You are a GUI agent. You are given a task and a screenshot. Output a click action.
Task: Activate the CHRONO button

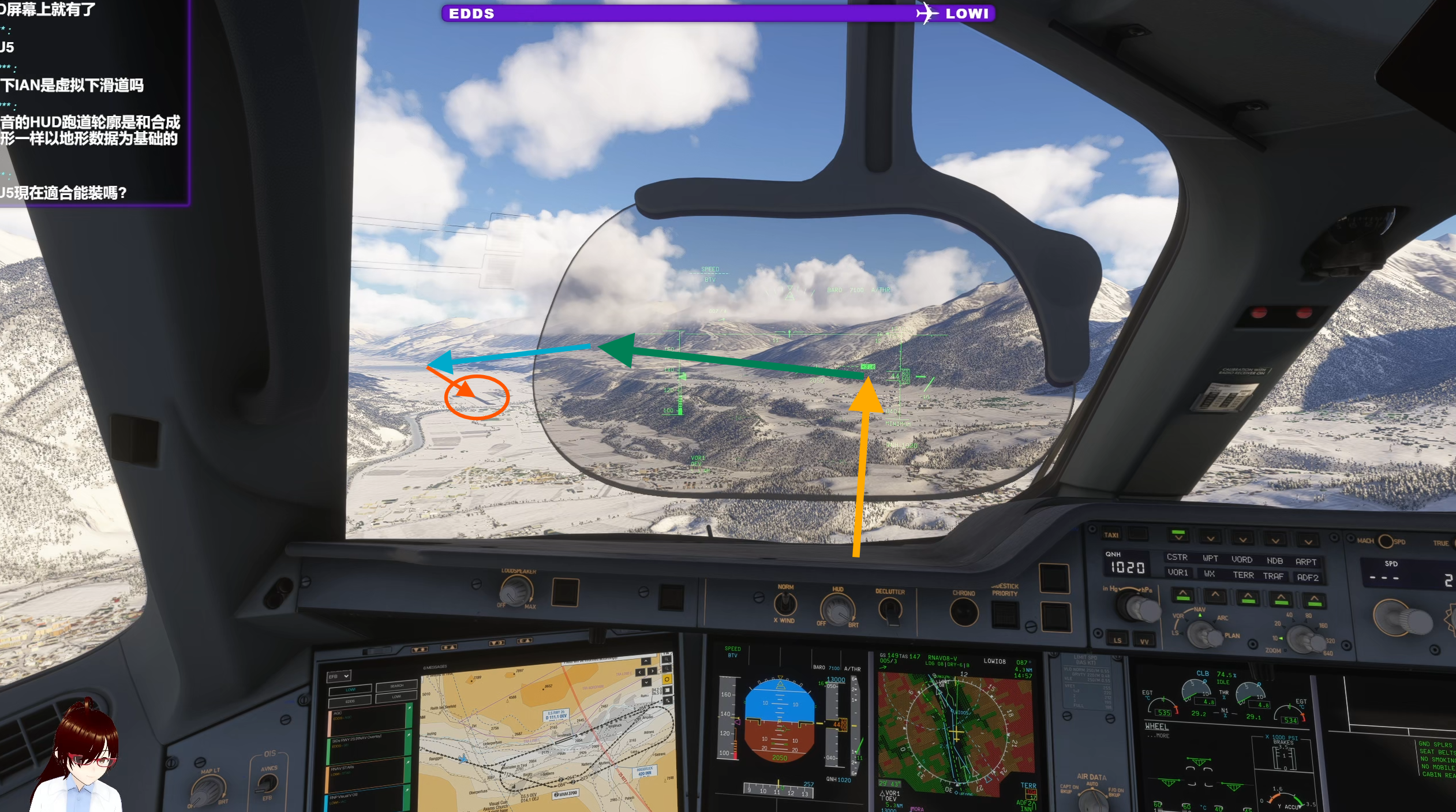point(964,612)
